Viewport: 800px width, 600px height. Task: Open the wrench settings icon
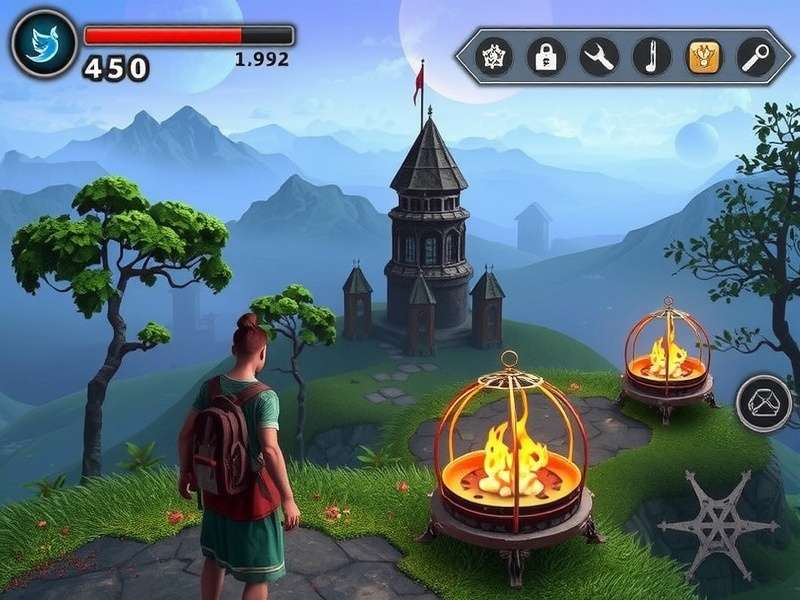[599, 57]
